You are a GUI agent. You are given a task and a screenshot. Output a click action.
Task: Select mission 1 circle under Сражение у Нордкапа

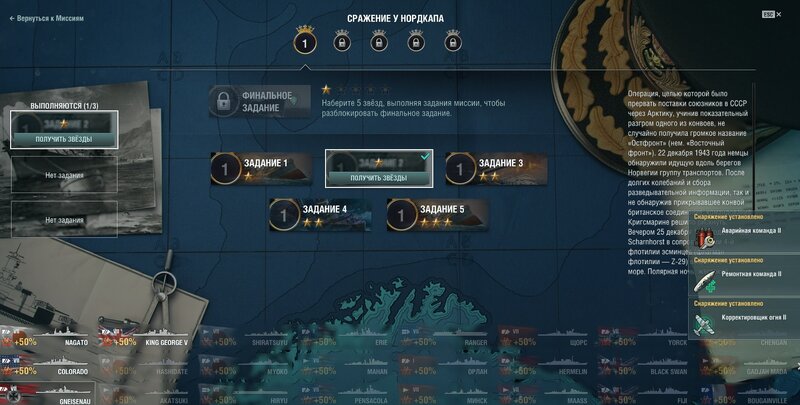pos(305,44)
